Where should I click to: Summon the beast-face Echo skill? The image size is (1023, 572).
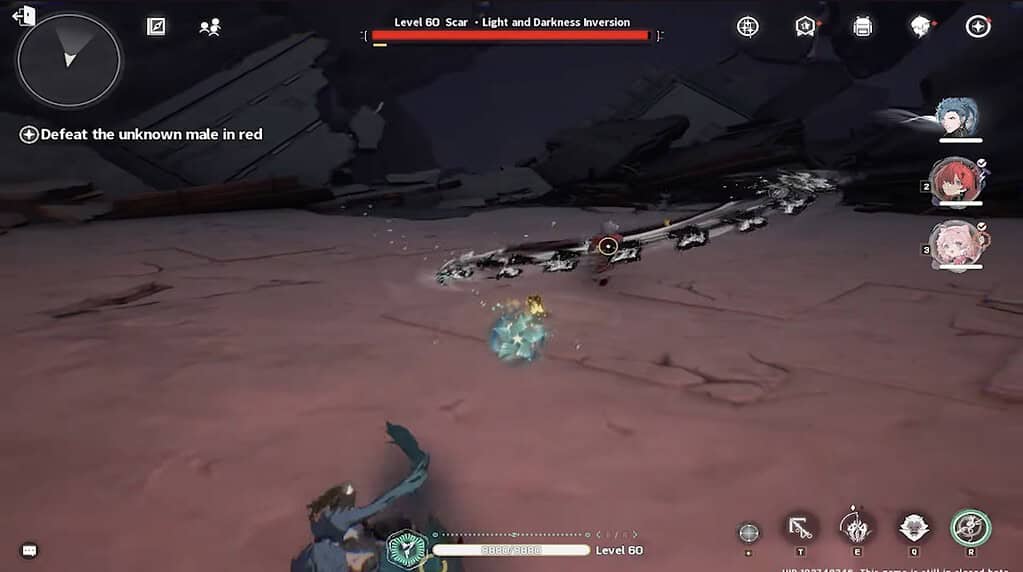coord(913,527)
